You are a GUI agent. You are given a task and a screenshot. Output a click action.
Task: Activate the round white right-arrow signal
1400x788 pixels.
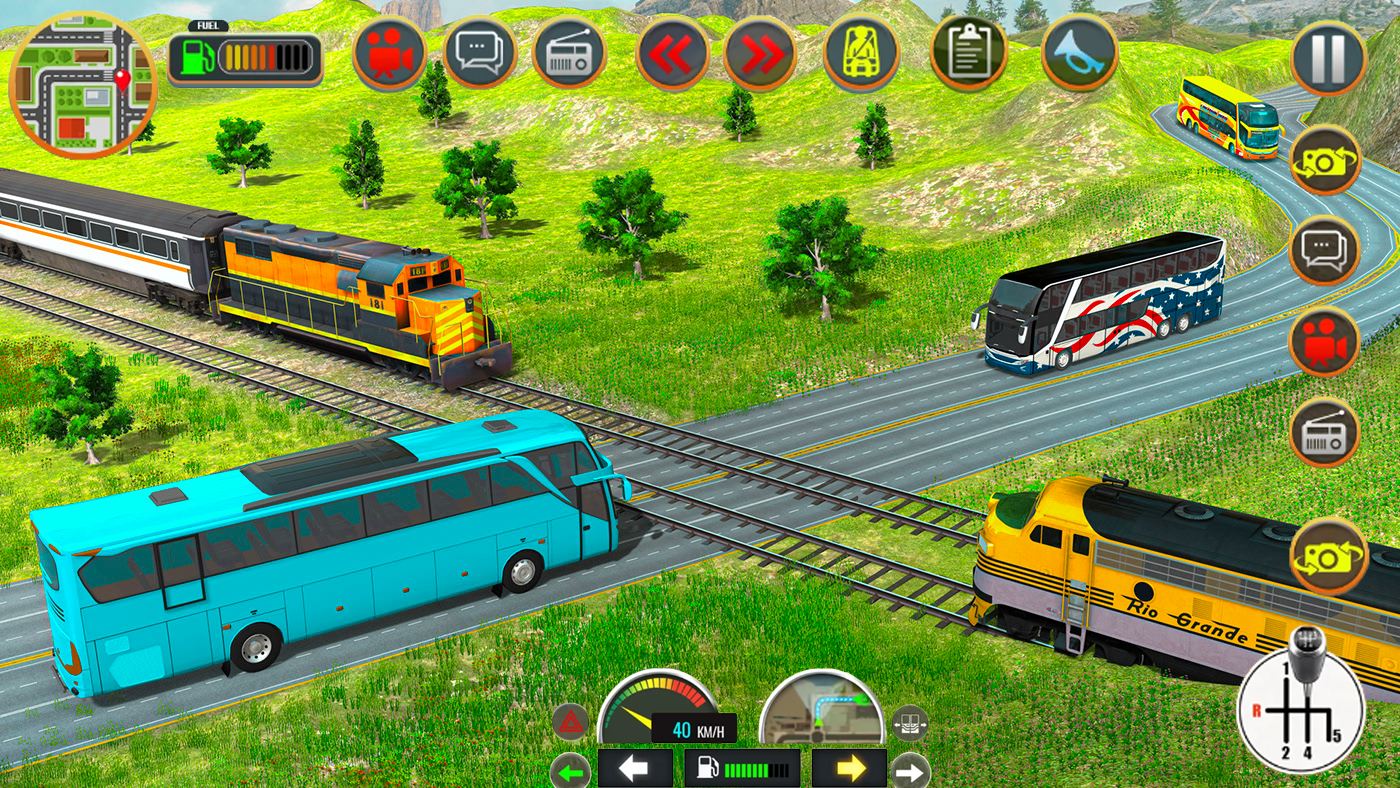coord(911,771)
